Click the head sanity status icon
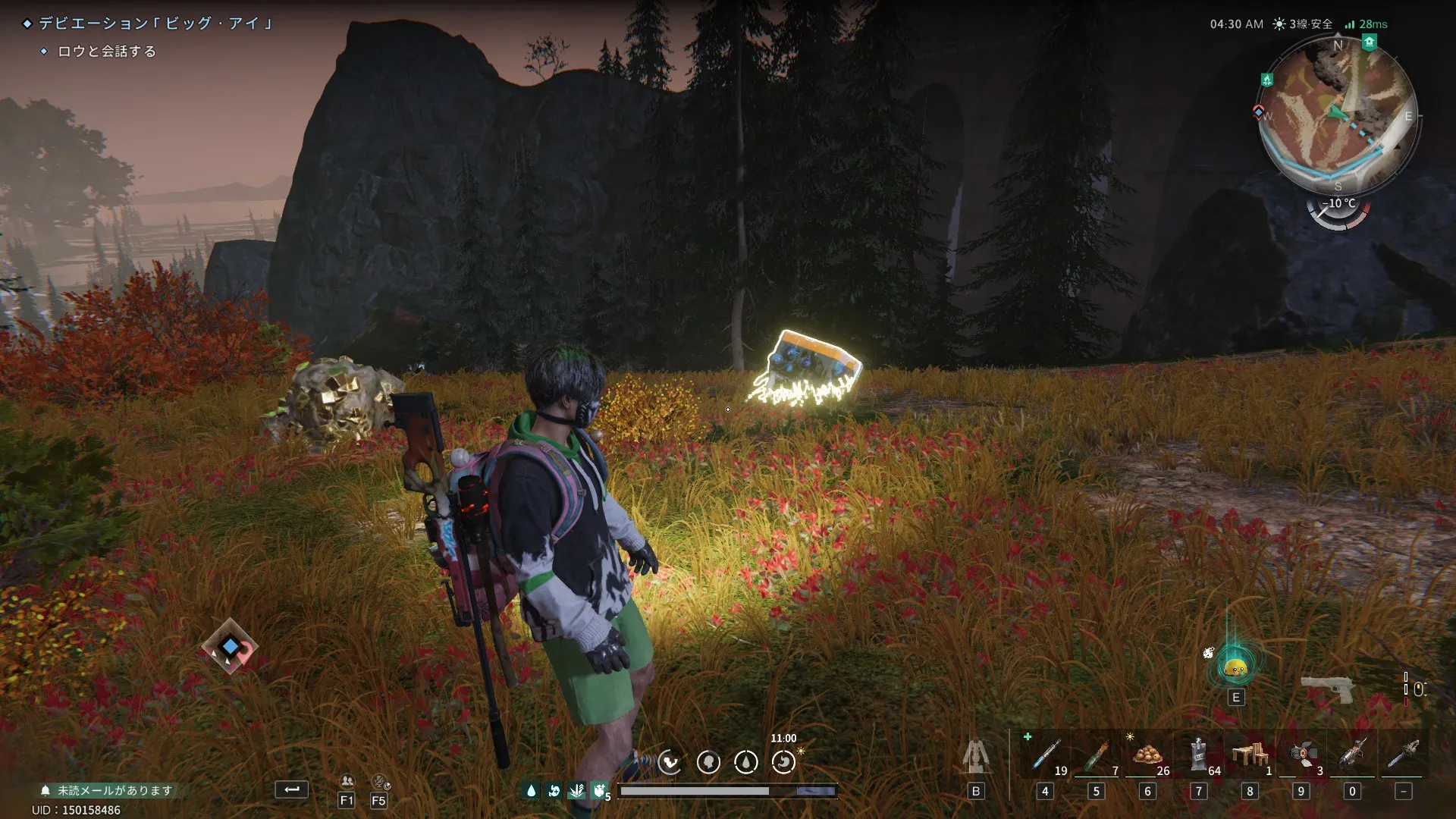 coord(708,762)
